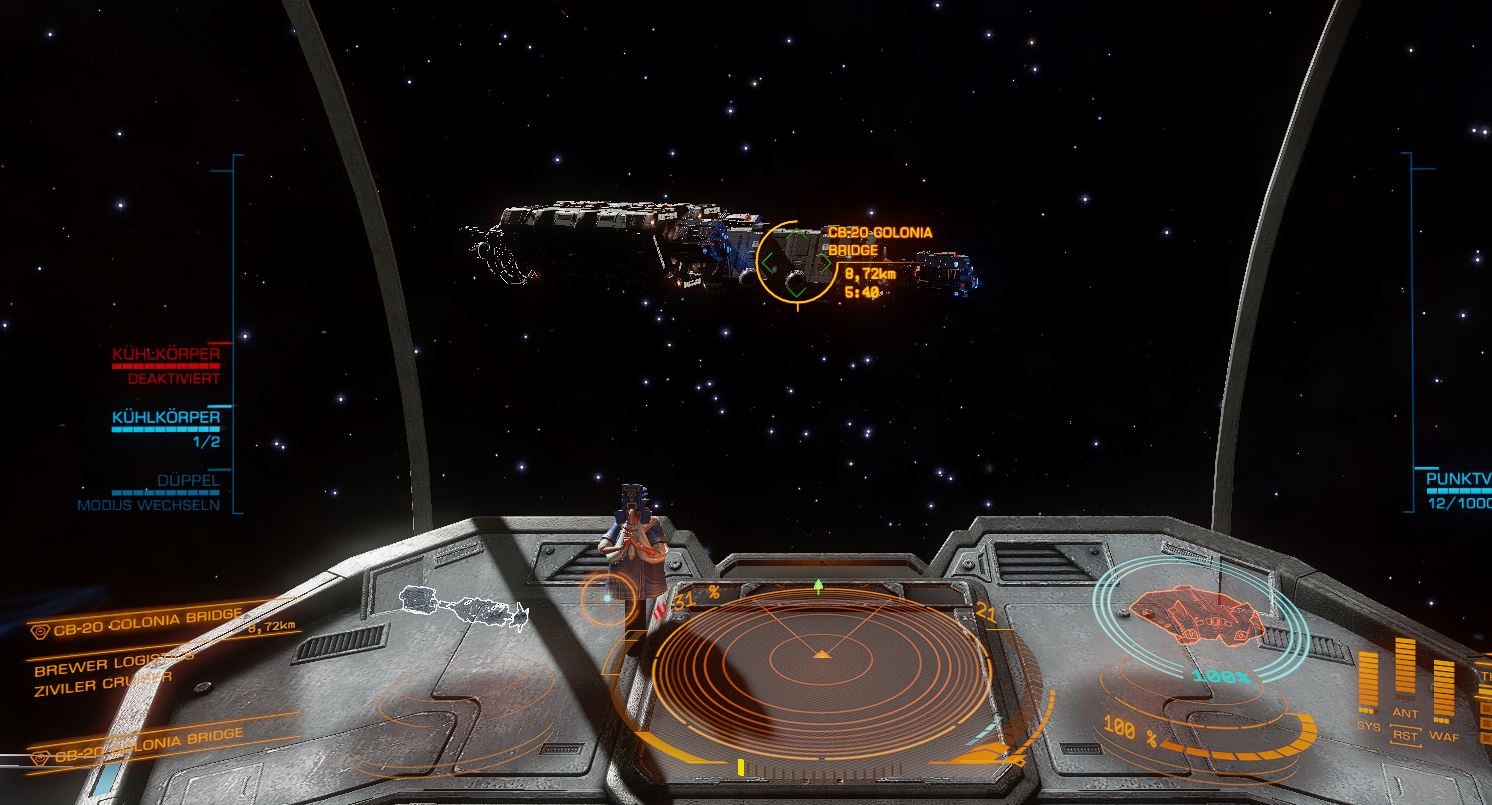Click the central orange radar scanner

pos(819,654)
